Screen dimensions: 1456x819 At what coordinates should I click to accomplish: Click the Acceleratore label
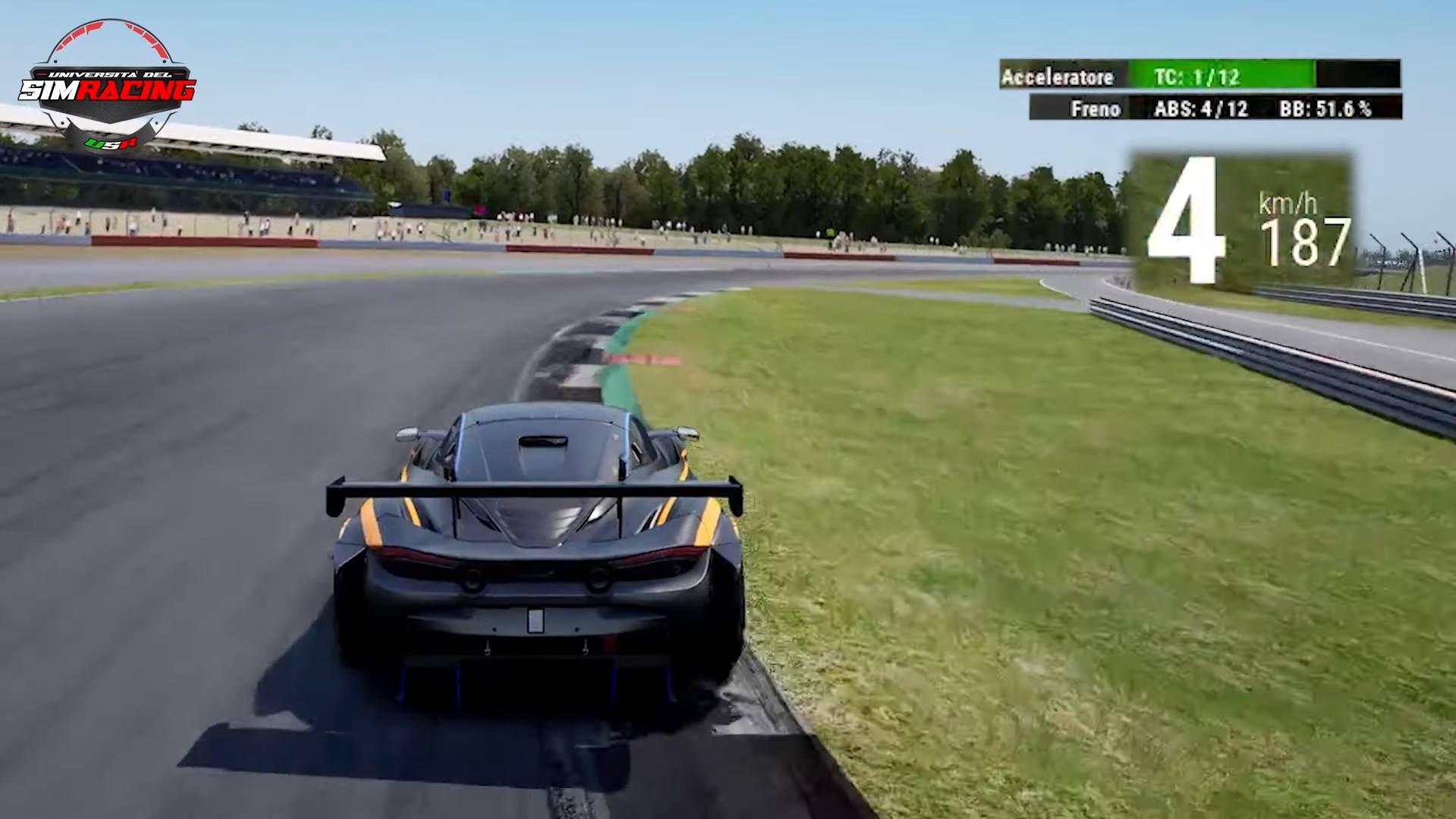1058,76
